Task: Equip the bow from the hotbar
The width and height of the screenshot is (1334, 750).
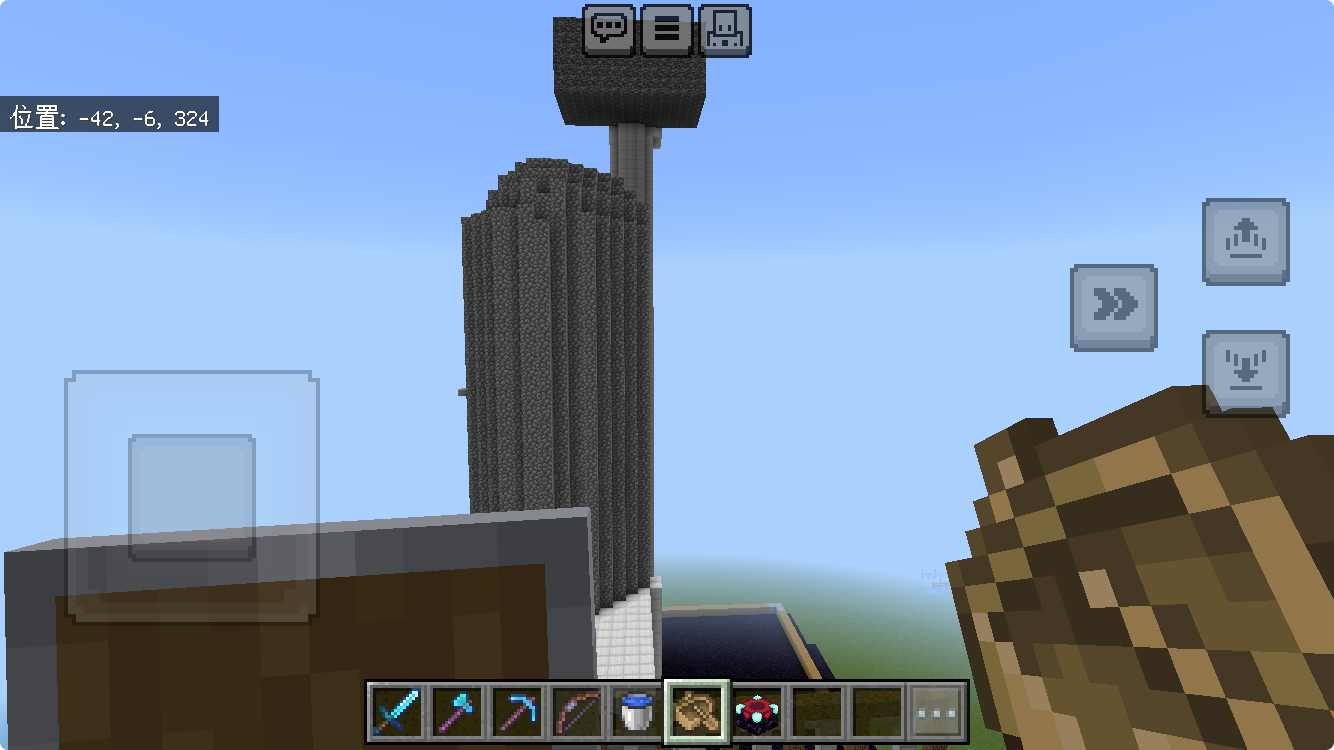Action: [577, 712]
